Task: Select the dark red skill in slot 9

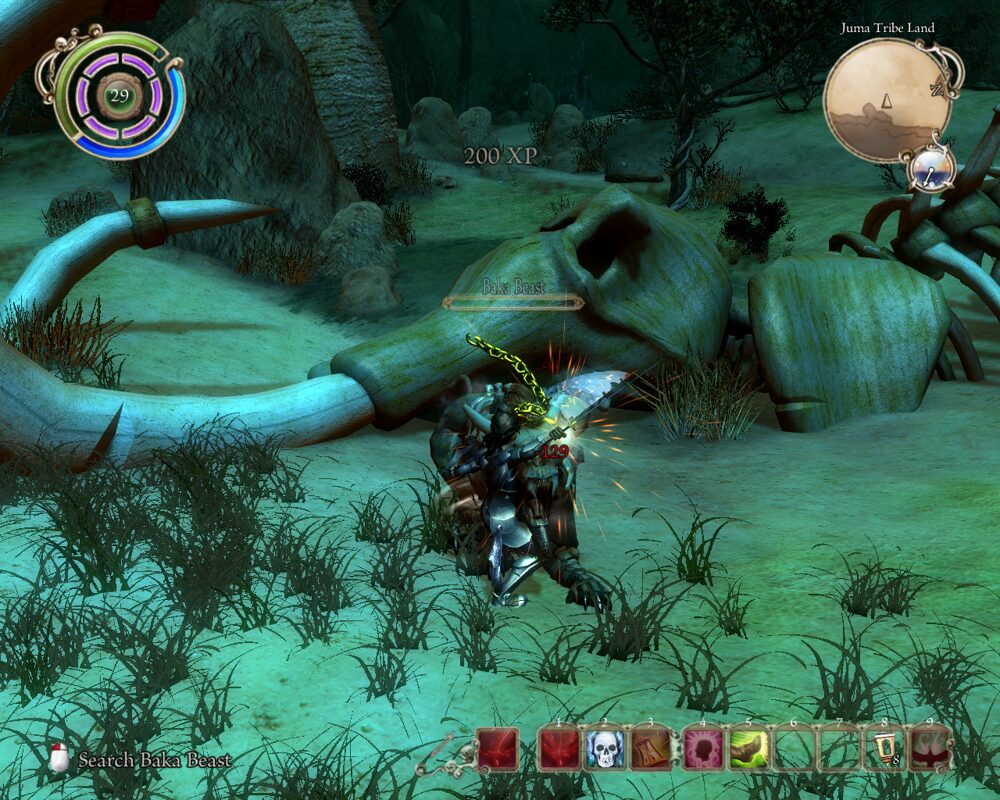Action: (x=930, y=747)
